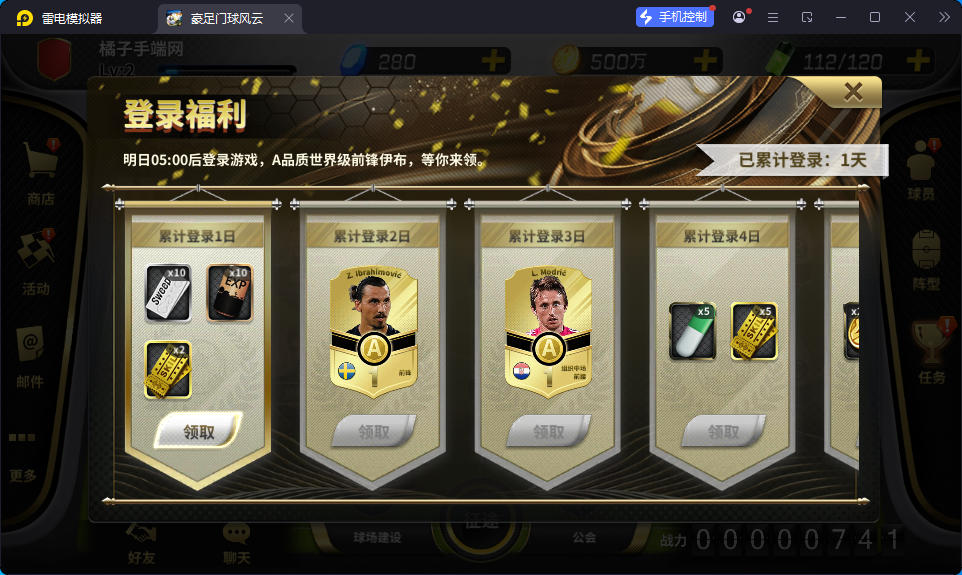Close the login bonus popup

pyautogui.click(x=853, y=92)
